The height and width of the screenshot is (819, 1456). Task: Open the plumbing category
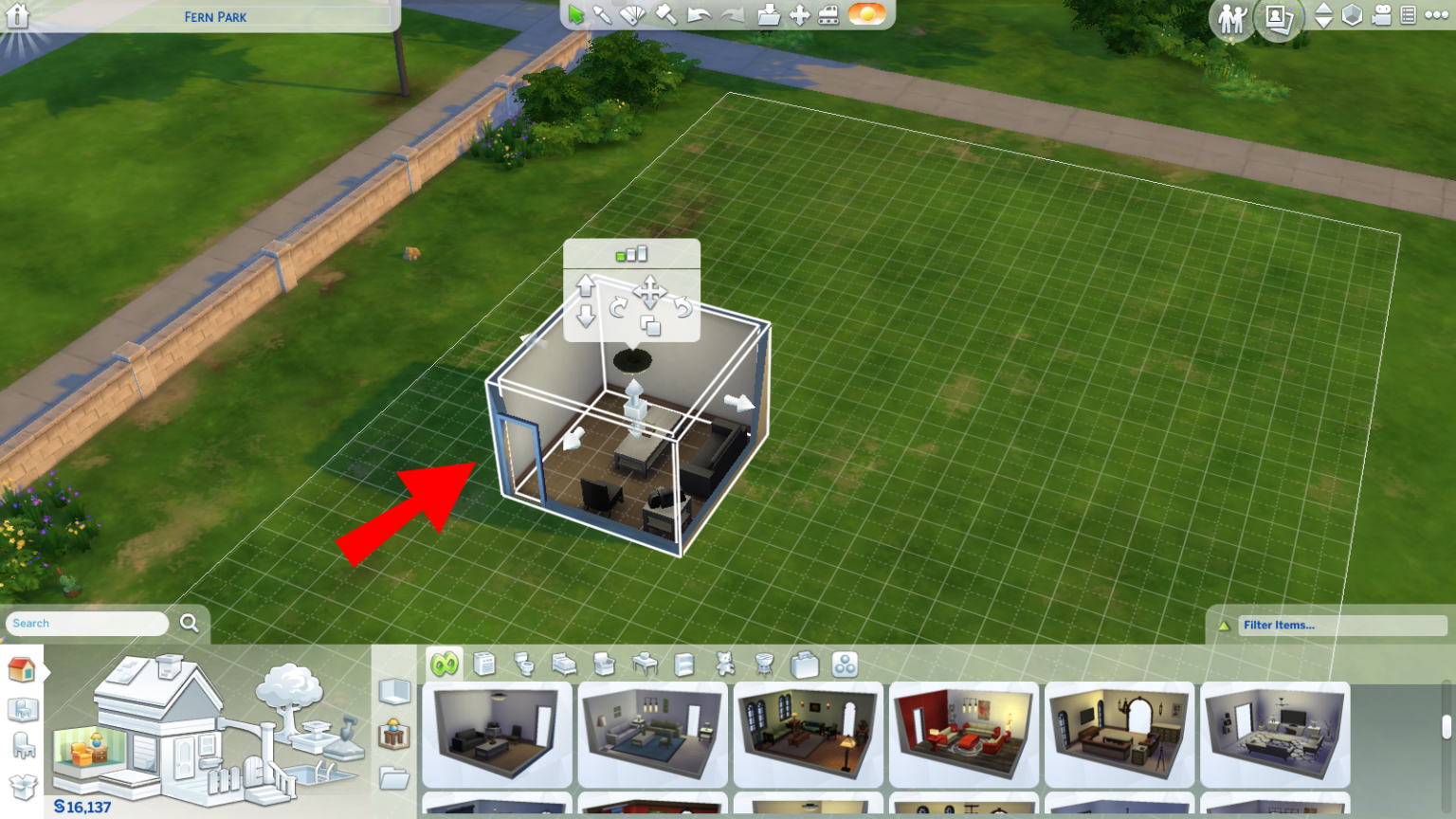[x=524, y=664]
